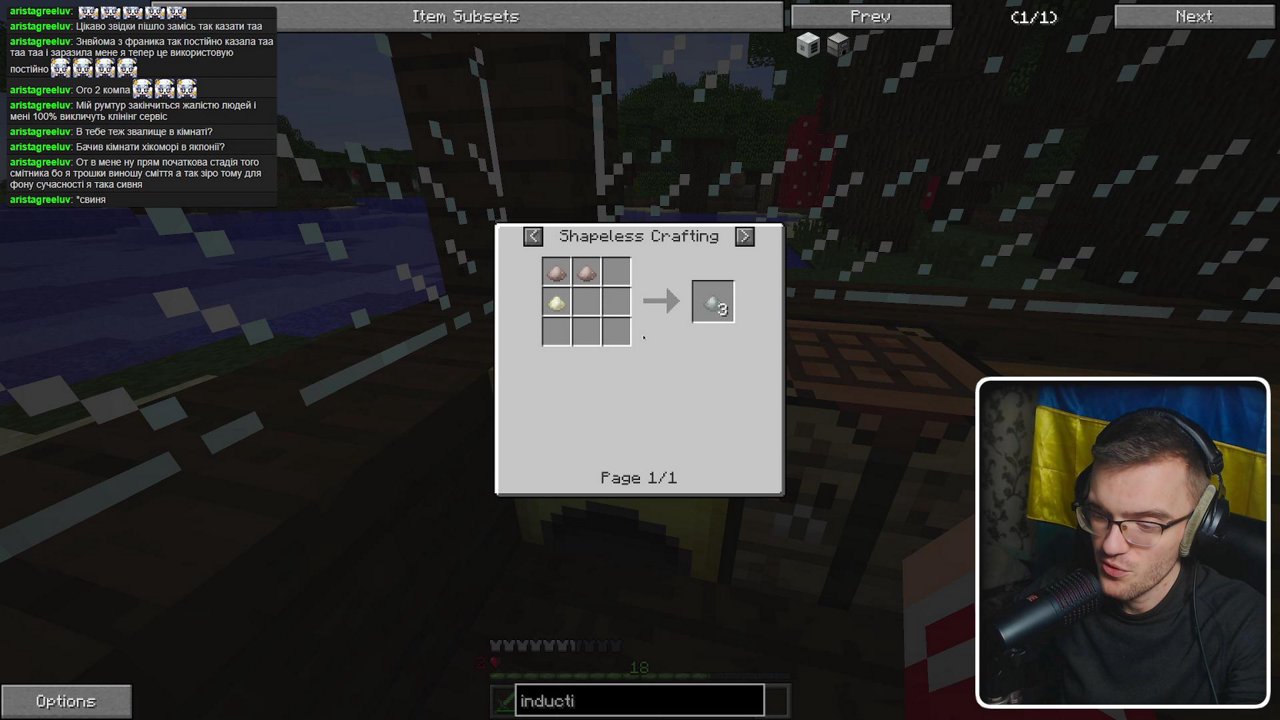Click the experience bar showing level 18
This screenshot has height=720, width=1280.
(639, 667)
